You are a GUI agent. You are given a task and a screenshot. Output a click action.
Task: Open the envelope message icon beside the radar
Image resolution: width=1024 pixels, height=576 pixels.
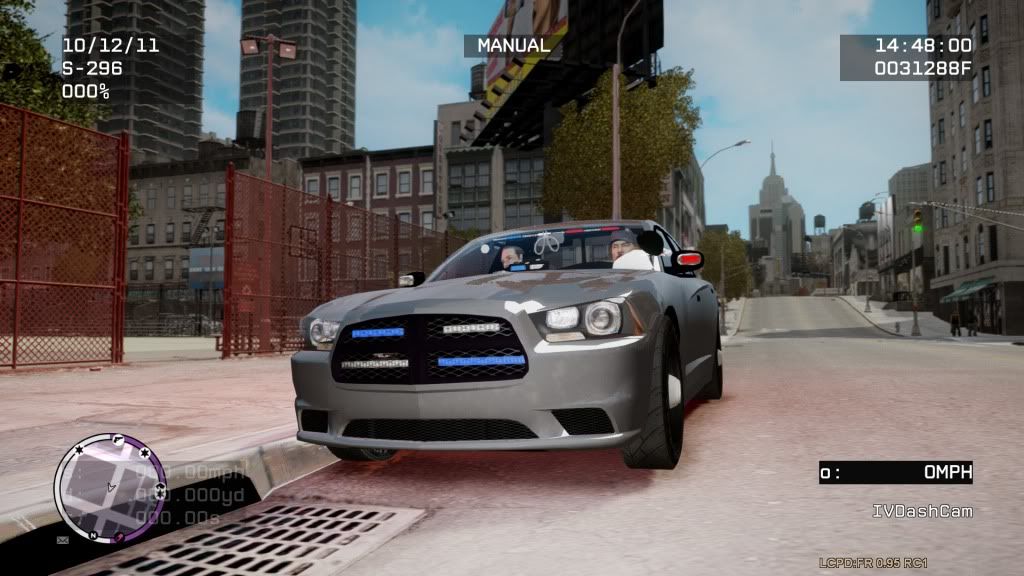[x=62, y=540]
